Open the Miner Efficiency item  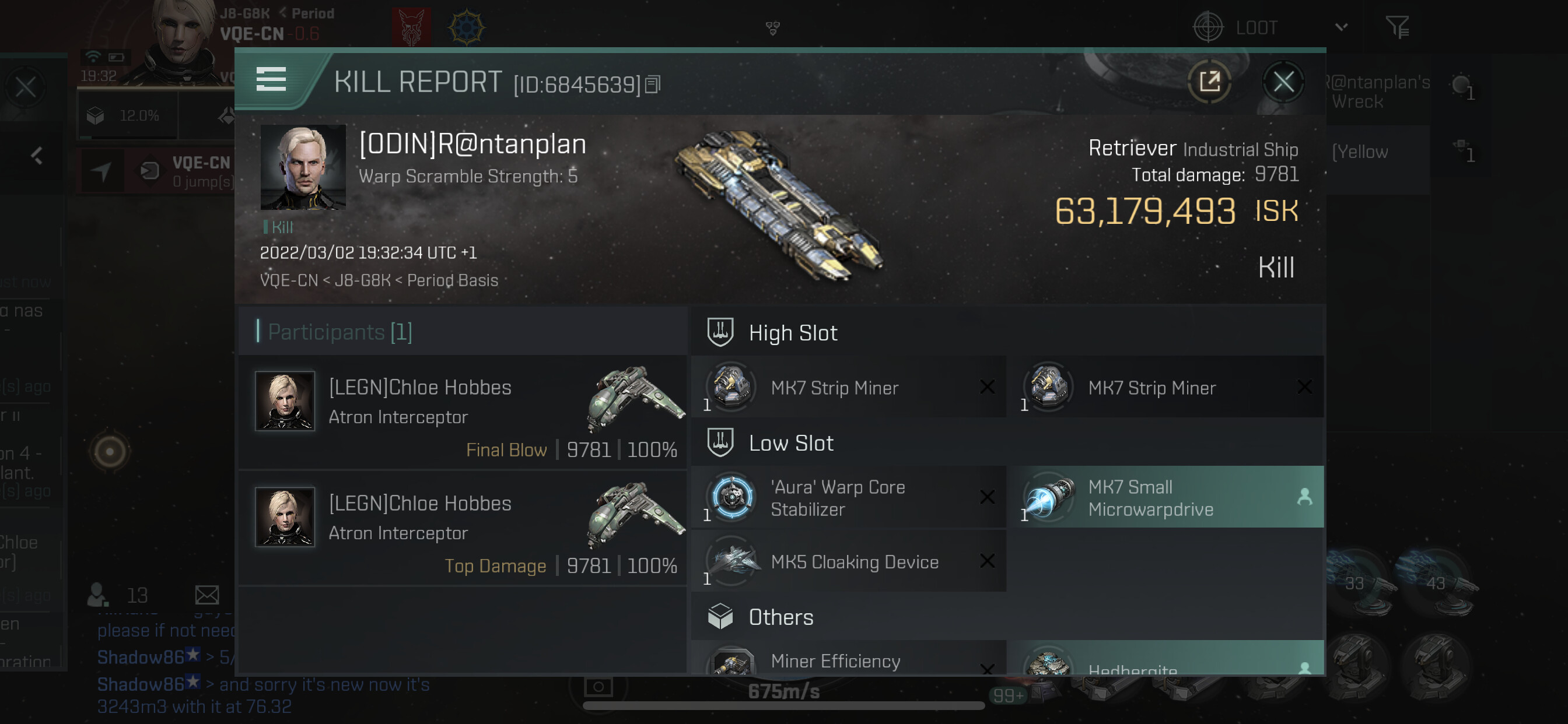coord(848,660)
